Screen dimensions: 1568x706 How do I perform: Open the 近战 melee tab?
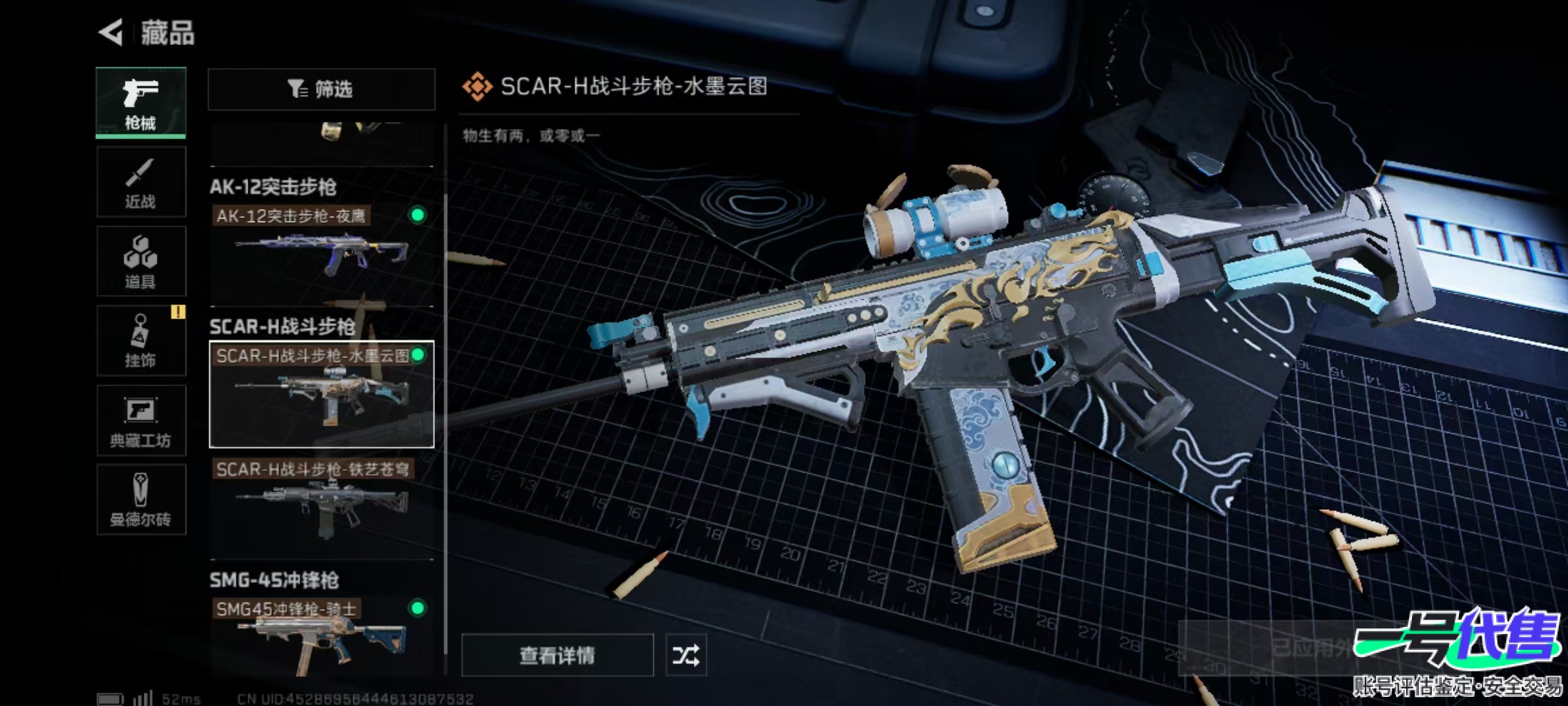tap(140, 182)
